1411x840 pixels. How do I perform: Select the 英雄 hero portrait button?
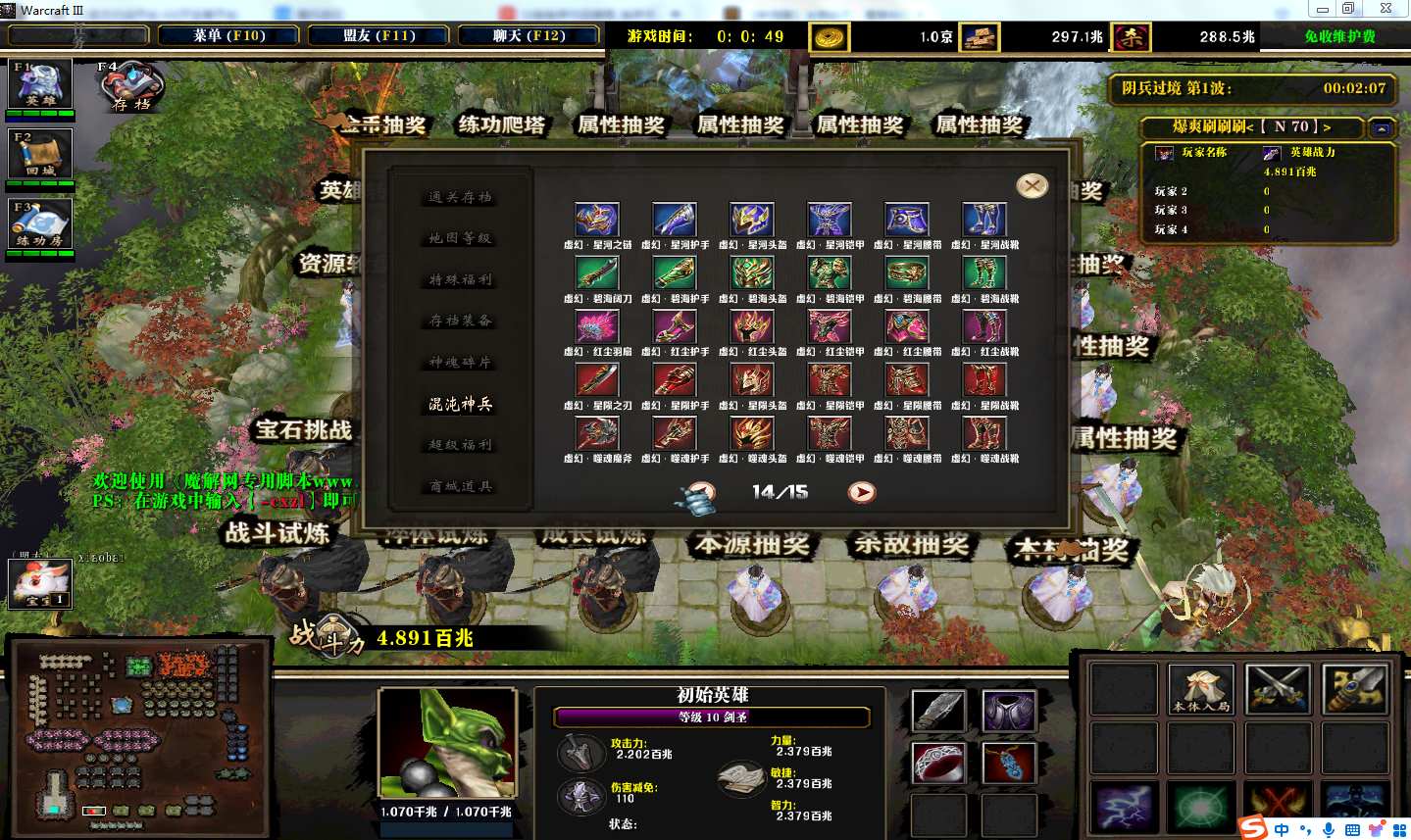[40, 83]
